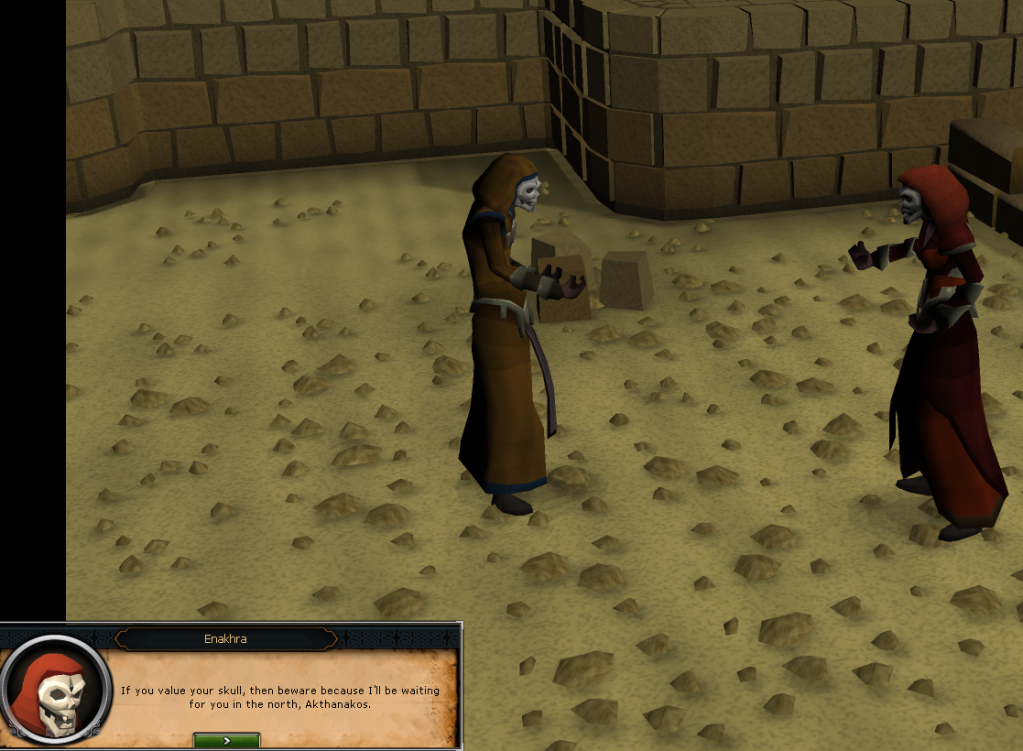Continue Enakhra's dialogue with the green arrow button
This screenshot has height=751, width=1023.
pos(227,741)
